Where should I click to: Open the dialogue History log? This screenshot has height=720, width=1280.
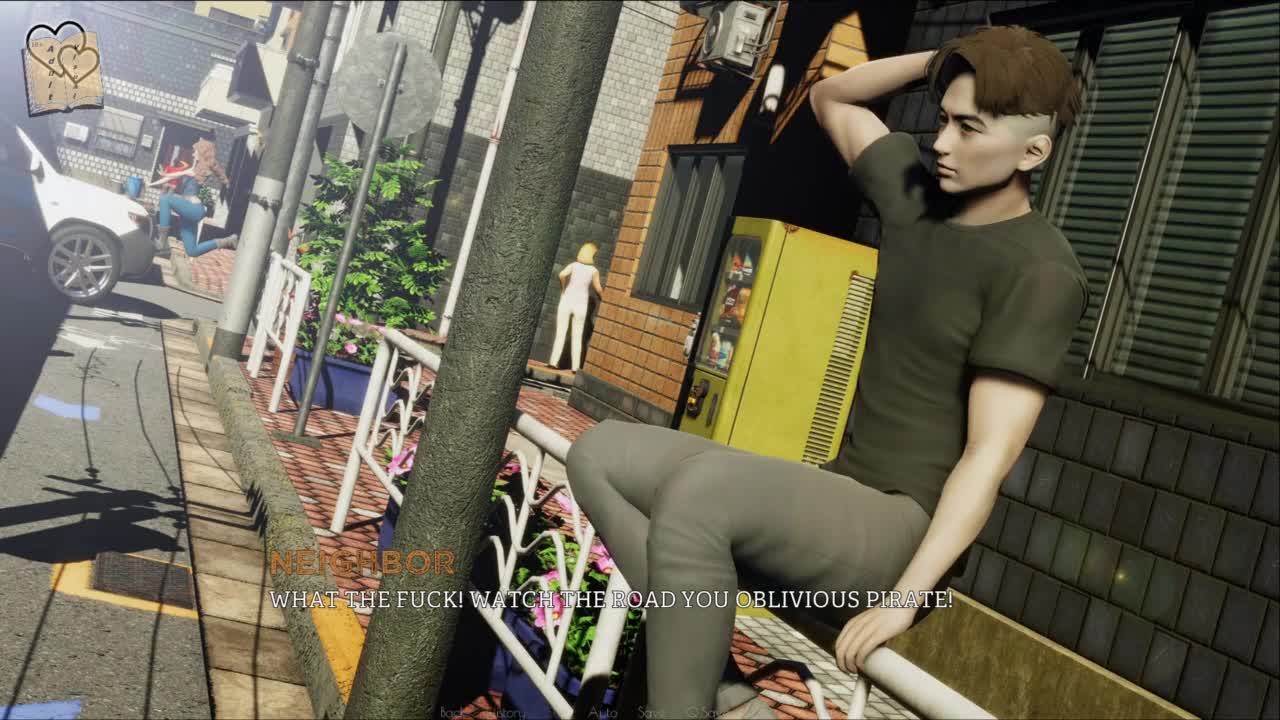509,712
